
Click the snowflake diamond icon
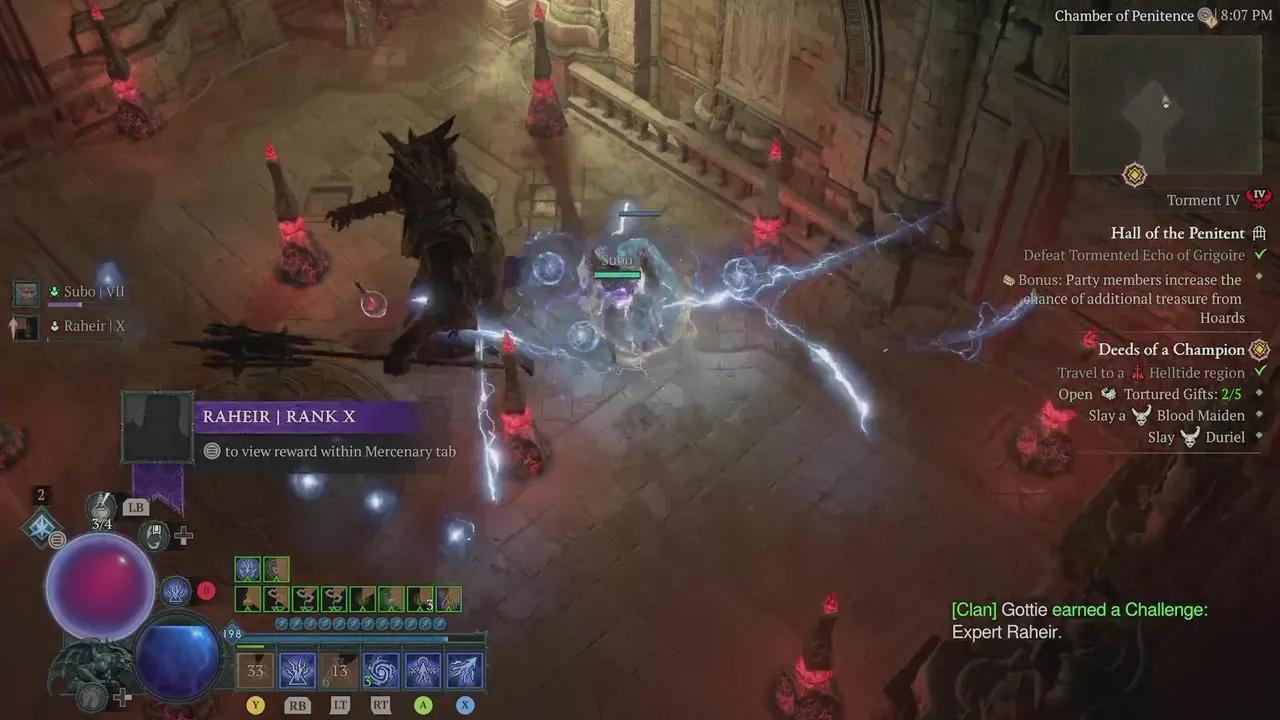42,527
